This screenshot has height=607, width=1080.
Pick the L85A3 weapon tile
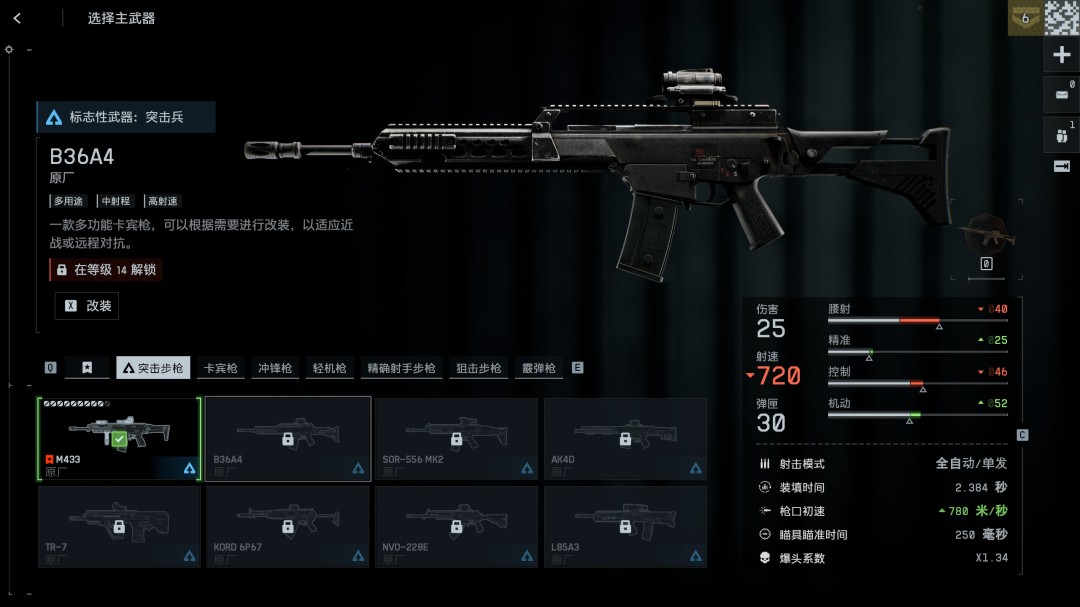tap(625, 526)
